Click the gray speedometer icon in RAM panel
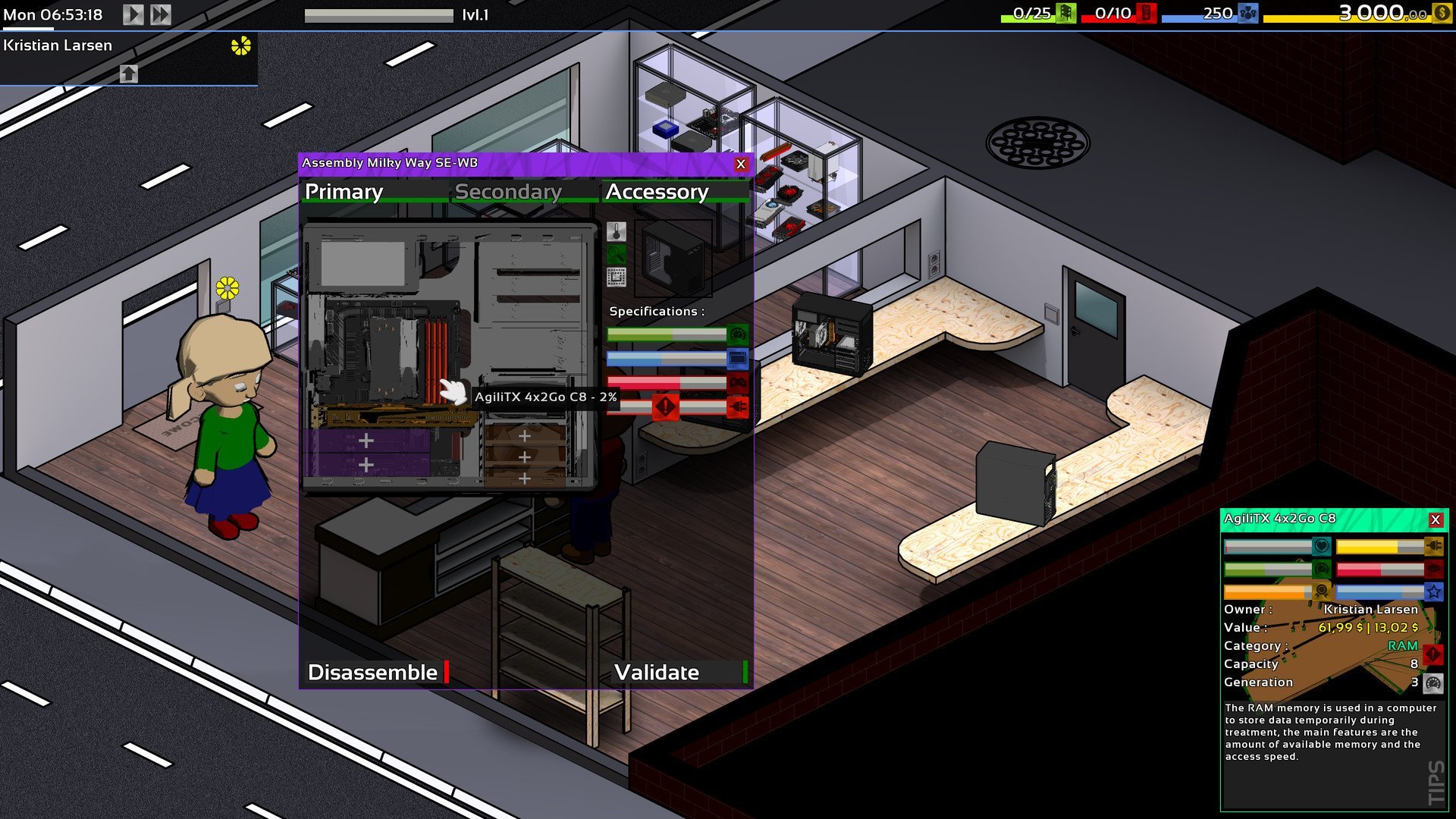The width and height of the screenshot is (1456, 819). [x=1432, y=683]
